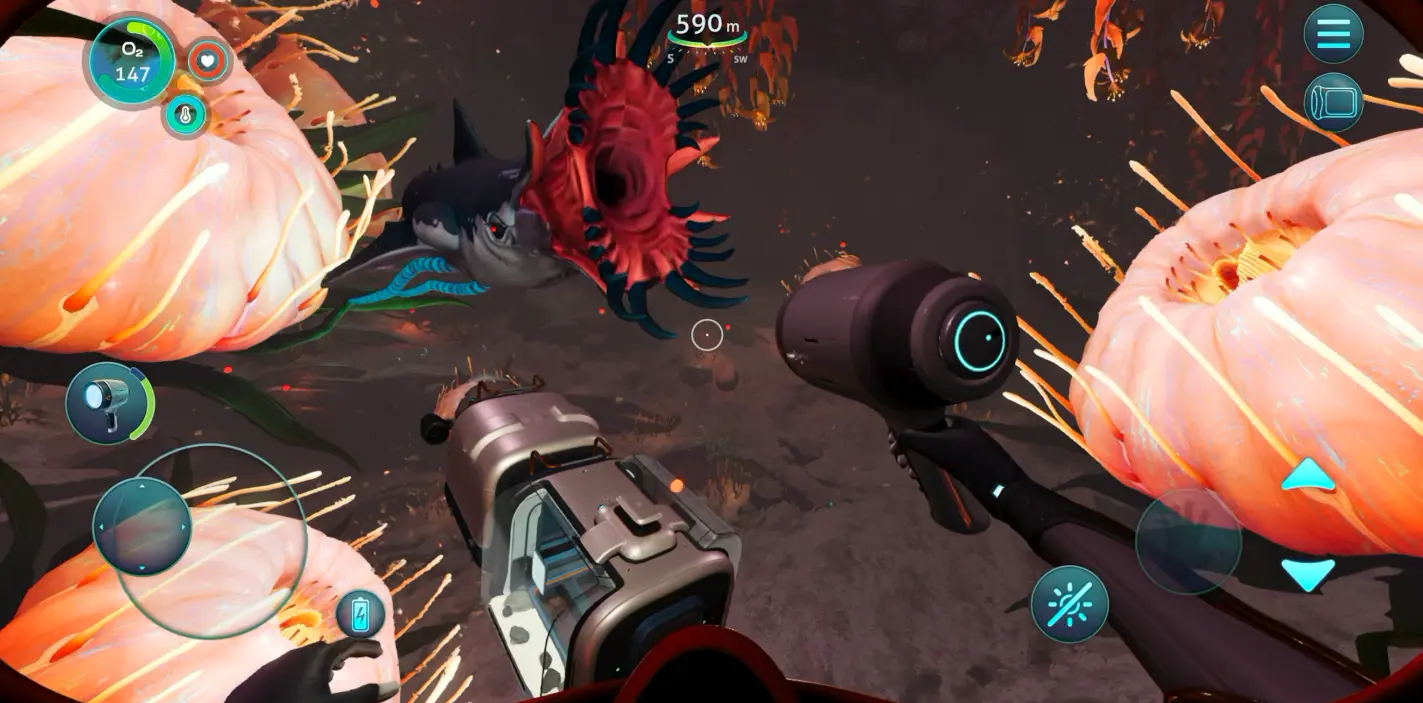Open the PDA tablet
The image size is (1423, 703).
pos(1333,102)
